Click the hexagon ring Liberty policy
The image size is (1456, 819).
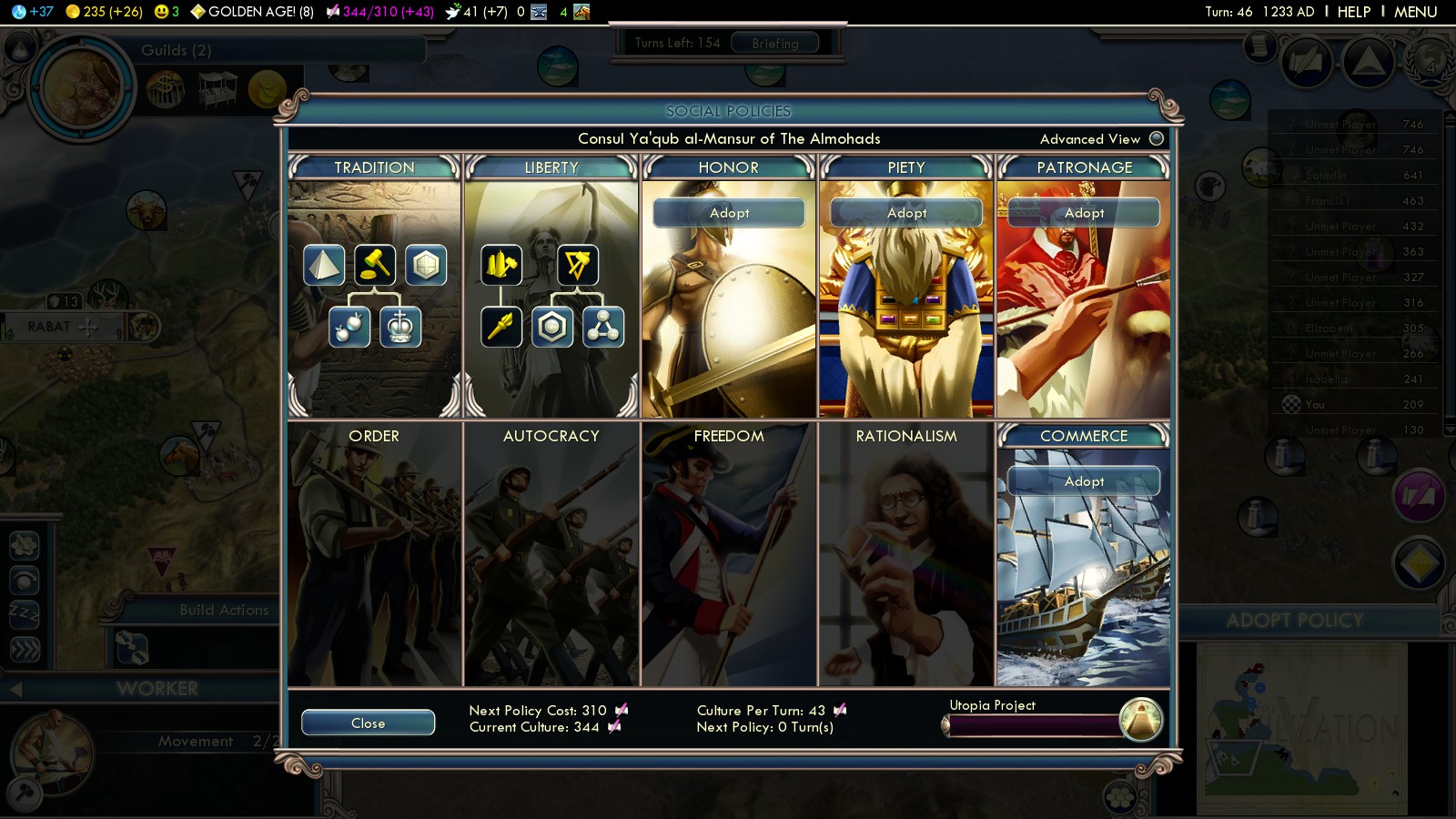click(x=552, y=328)
